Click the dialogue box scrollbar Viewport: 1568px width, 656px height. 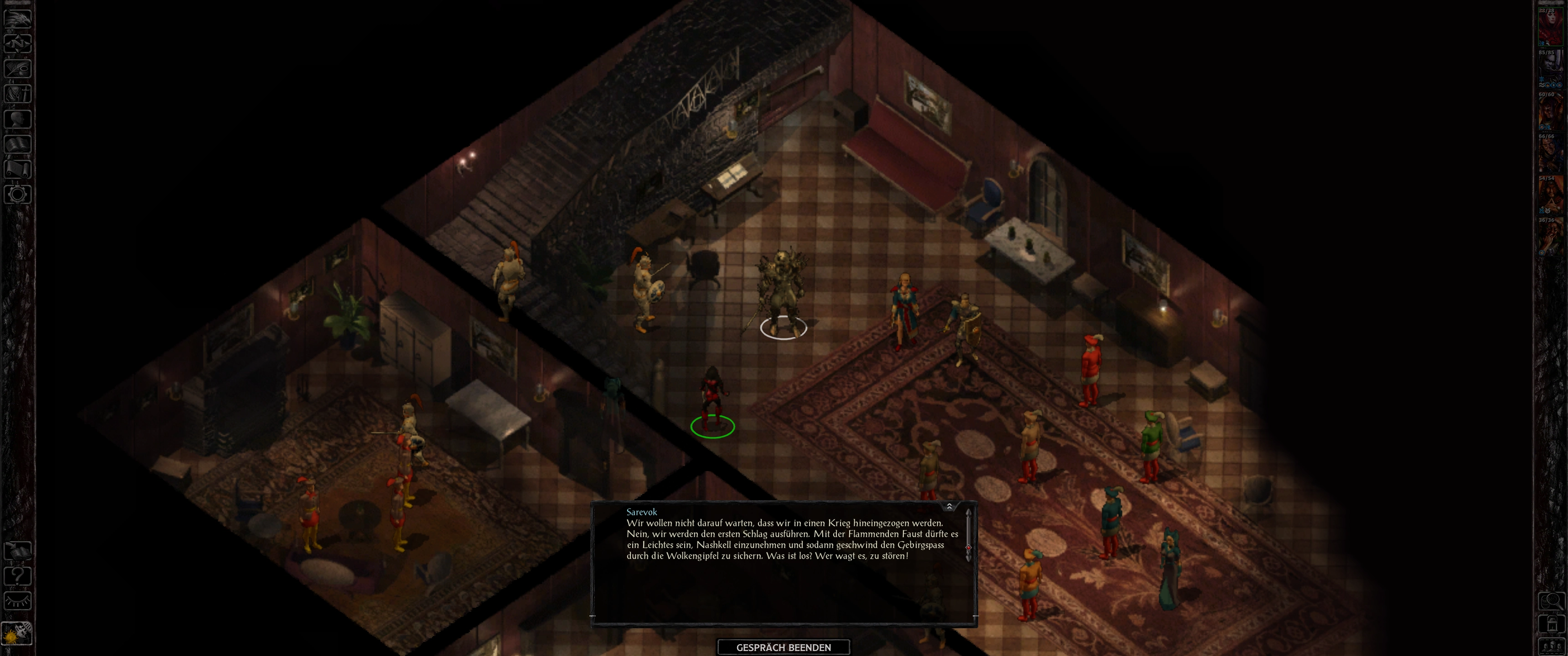point(968,548)
